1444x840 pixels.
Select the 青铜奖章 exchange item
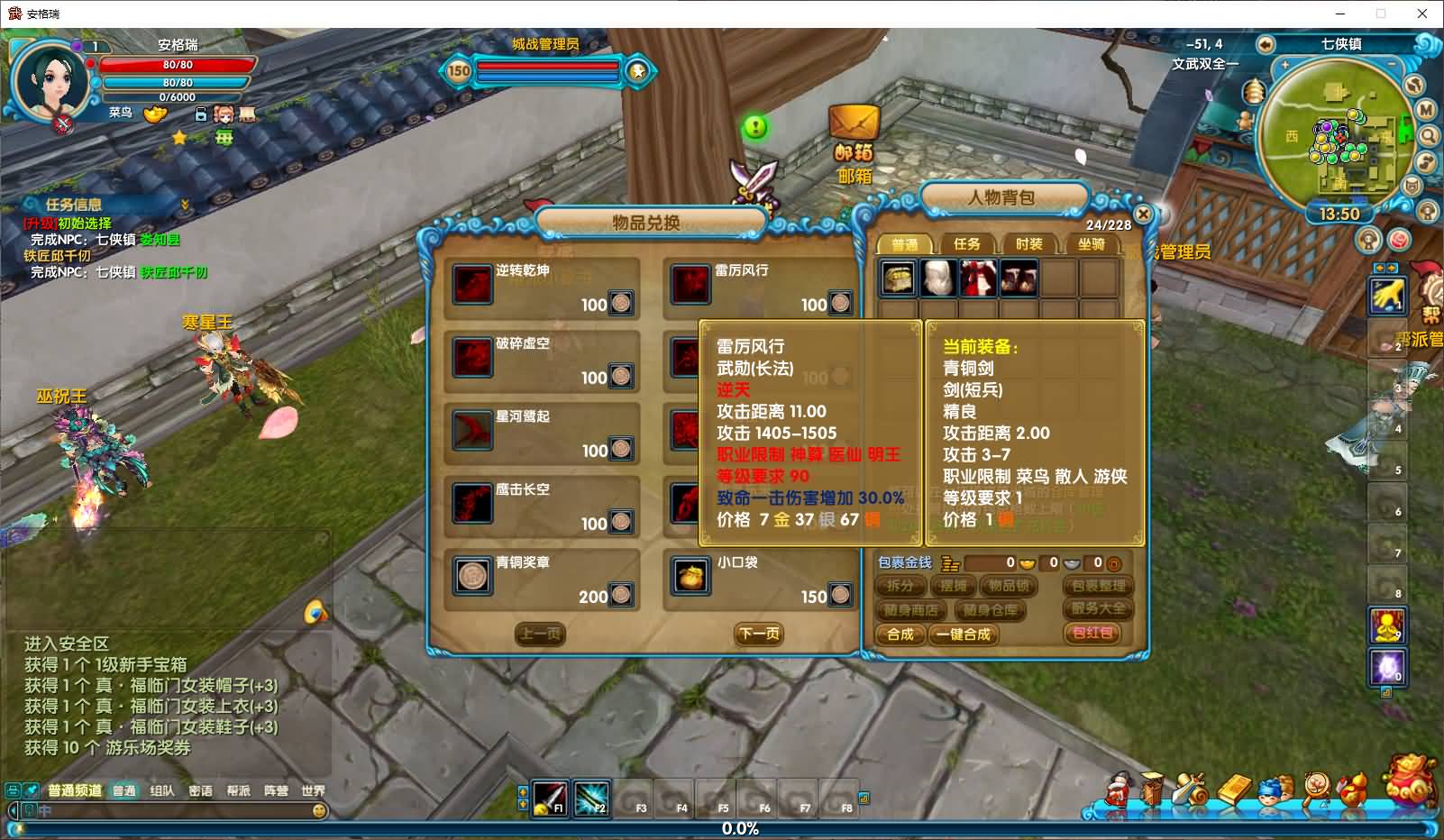click(472, 577)
